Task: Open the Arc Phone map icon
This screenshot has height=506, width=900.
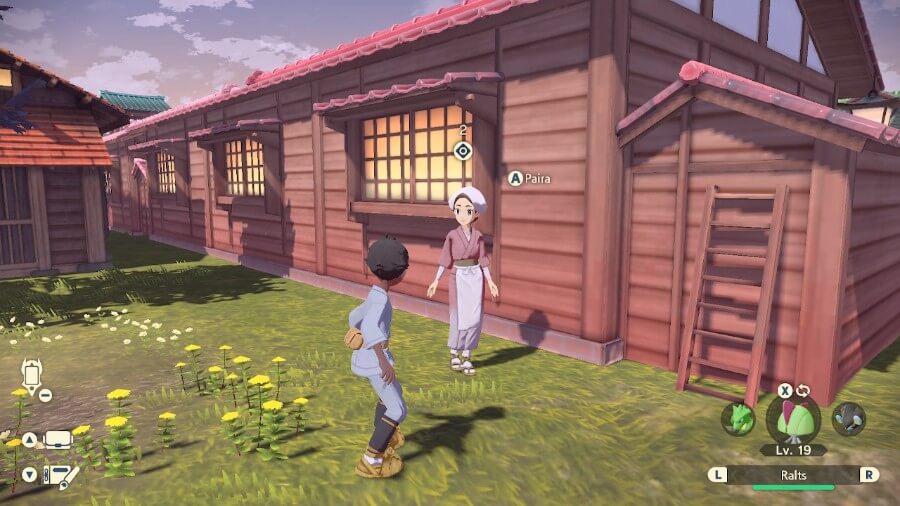Action: [31, 377]
